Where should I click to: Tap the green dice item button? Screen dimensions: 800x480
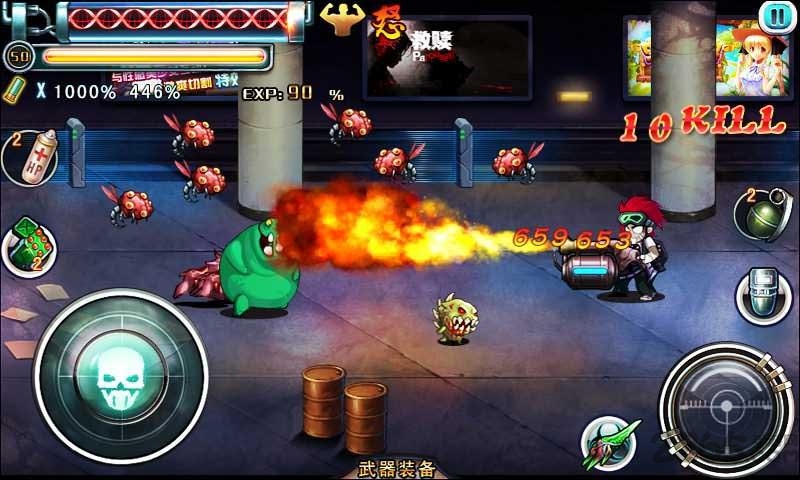click(x=29, y=244)
